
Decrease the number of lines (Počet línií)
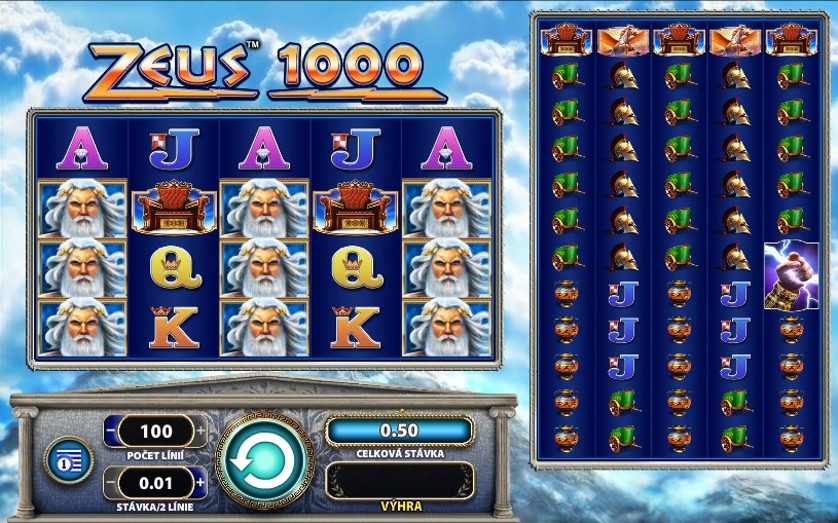110,432
